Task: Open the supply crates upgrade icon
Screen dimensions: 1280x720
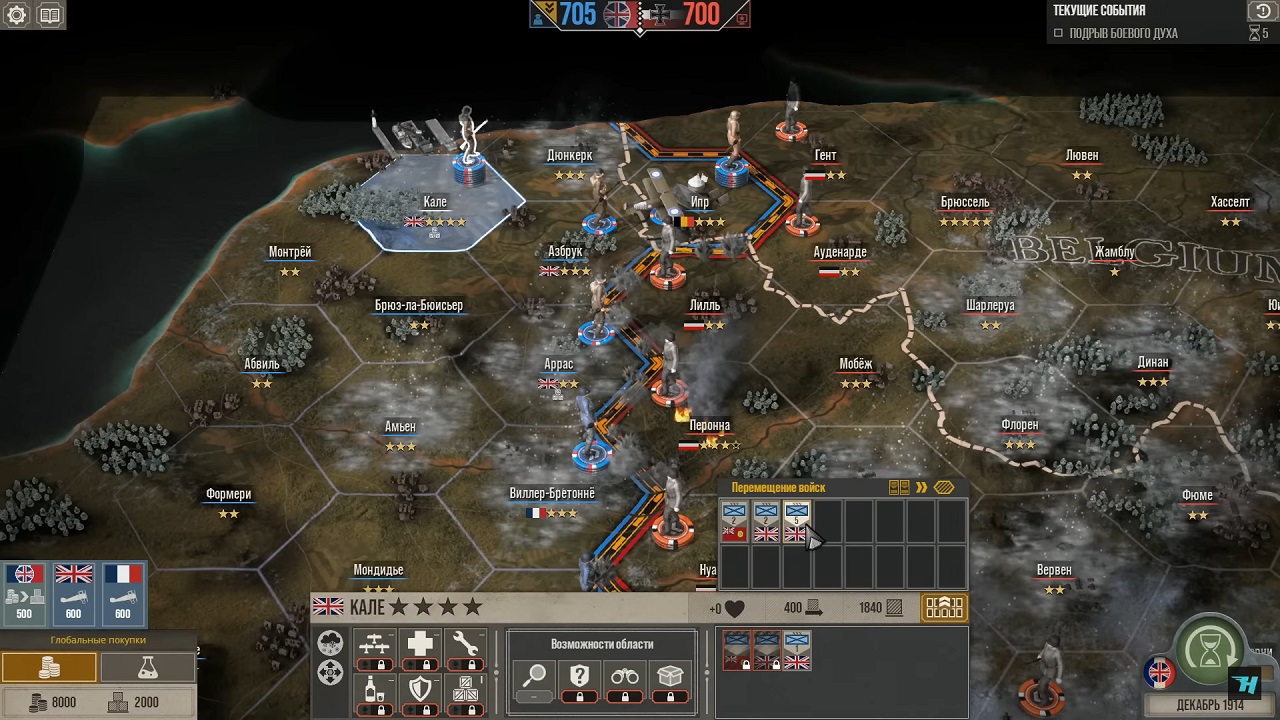Action: (x=465, y=688)
